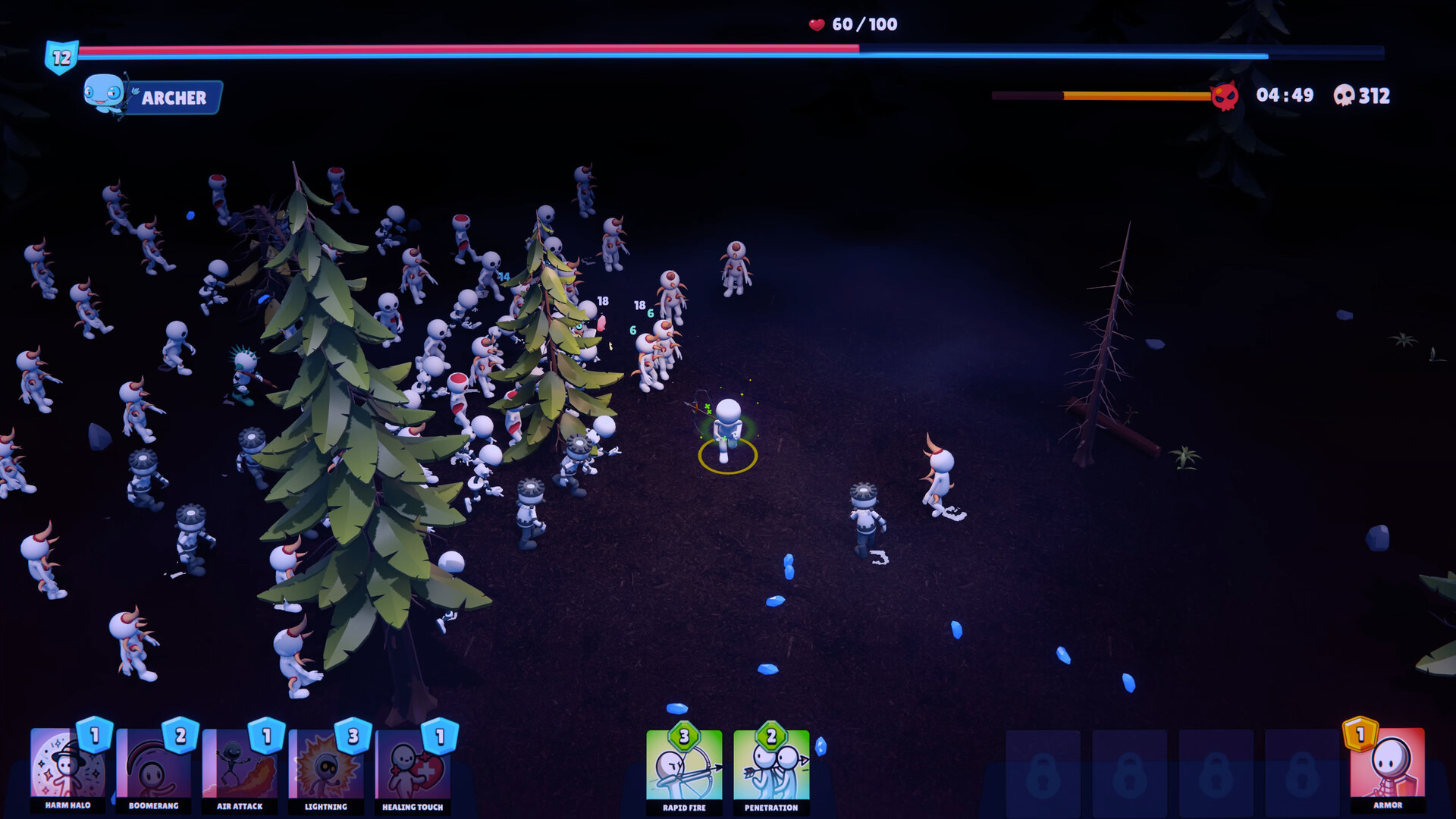Screen dimensions: 1456x819
Task: Click the heart icon beside health total
Action: [x=815, y=24]
